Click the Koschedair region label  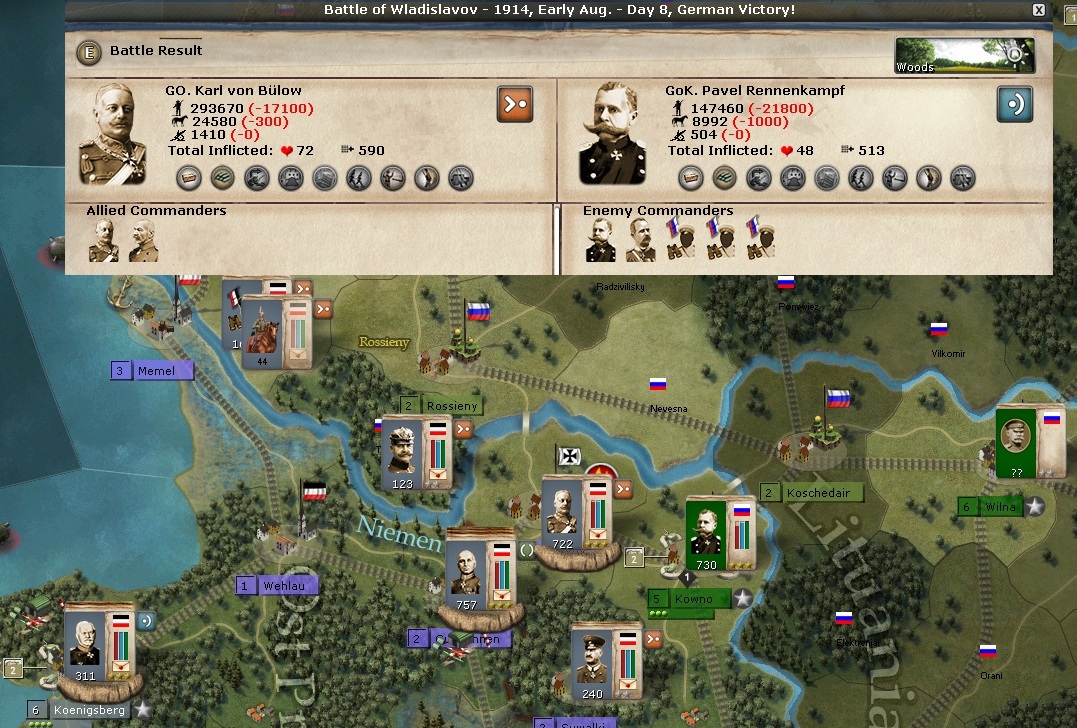click(x=819, y=493)
